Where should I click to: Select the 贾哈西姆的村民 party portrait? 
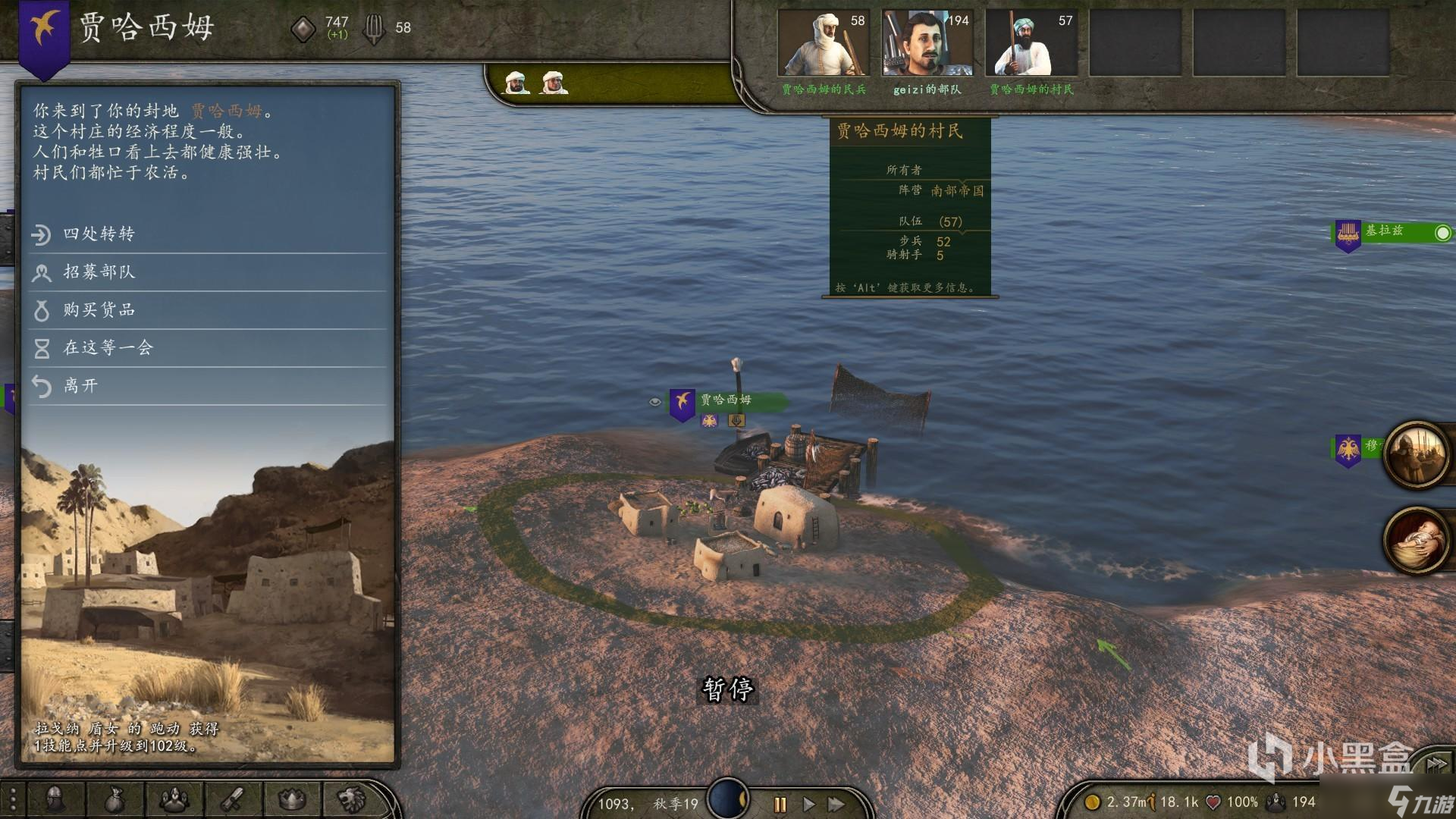click(x=1031, y=43)
